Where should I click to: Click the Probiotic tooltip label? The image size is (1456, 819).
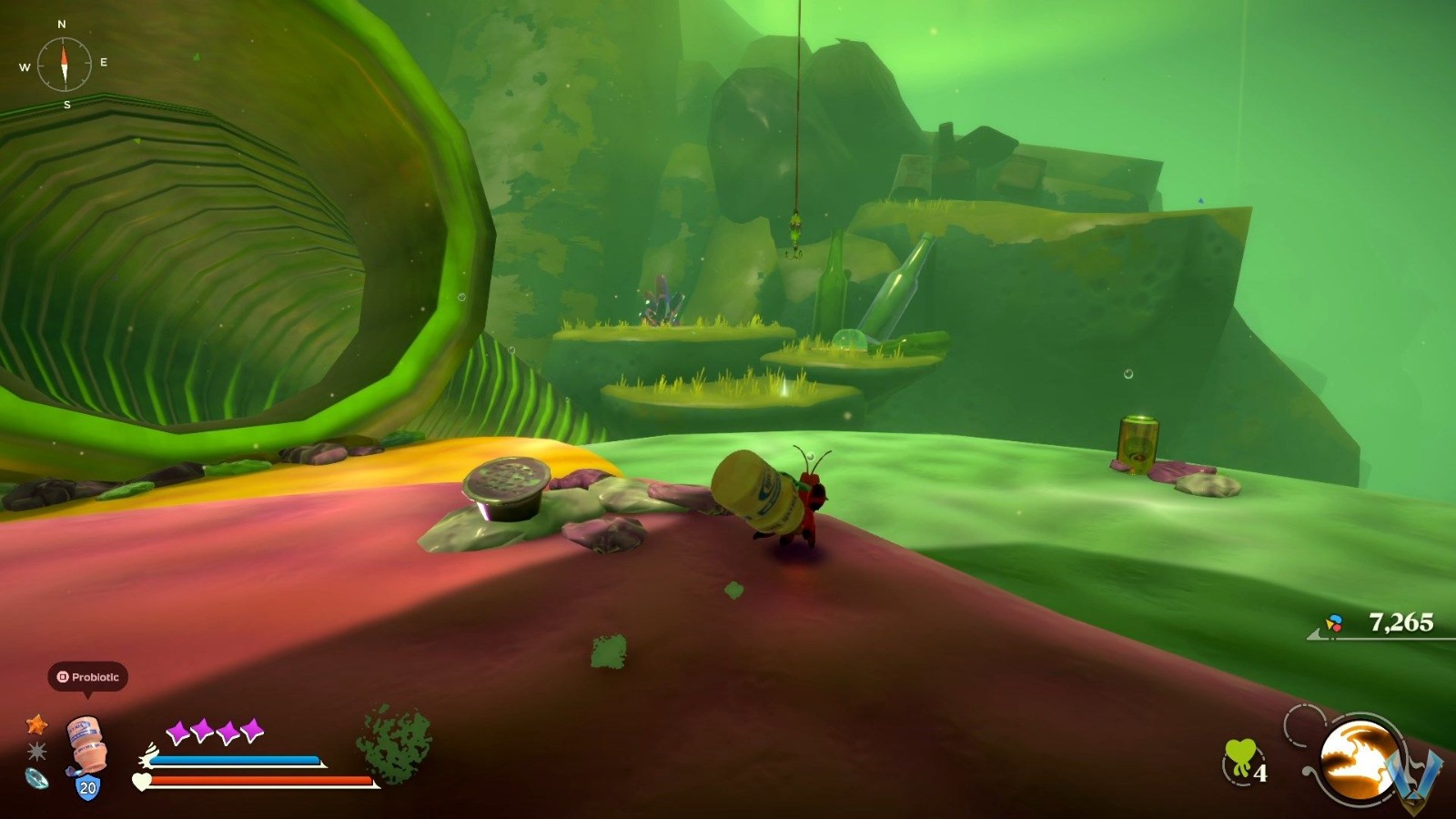point(88,676)
